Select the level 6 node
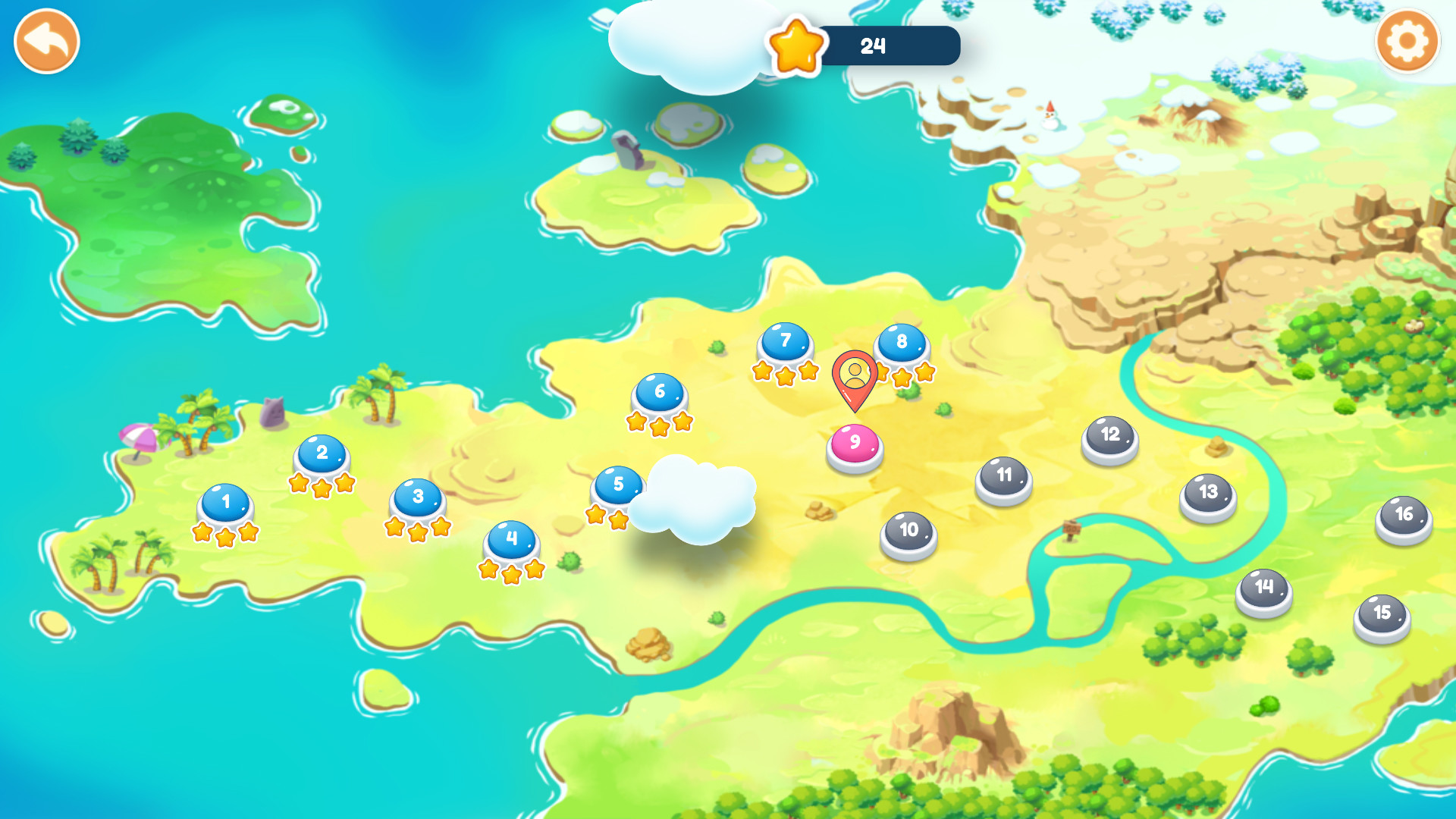 pos(660,393)
